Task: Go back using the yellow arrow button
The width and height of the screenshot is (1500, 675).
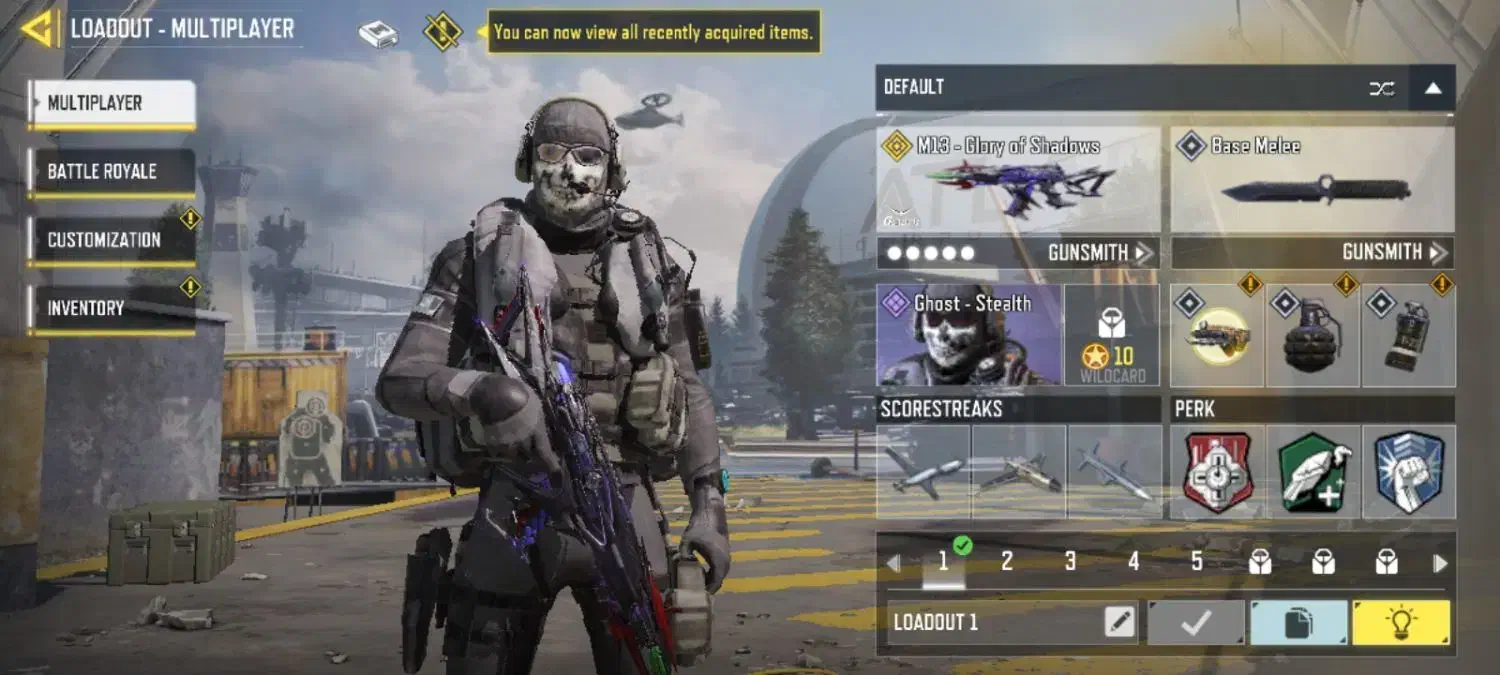Action: (38, 29)
